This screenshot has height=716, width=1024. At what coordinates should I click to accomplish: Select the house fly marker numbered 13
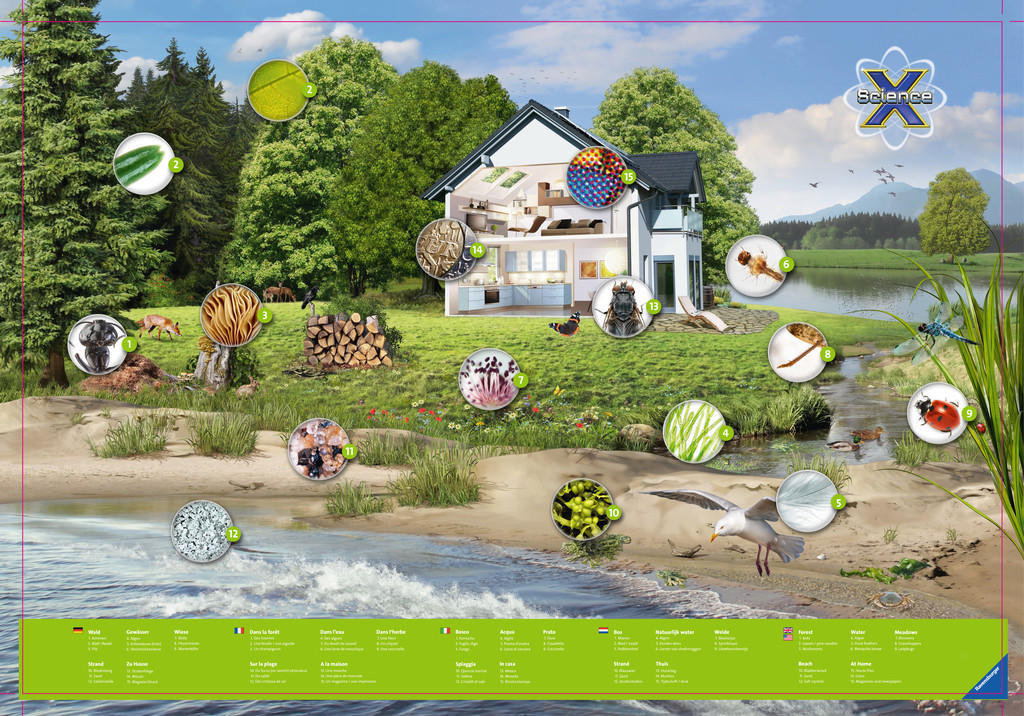[x=622, y=307]
